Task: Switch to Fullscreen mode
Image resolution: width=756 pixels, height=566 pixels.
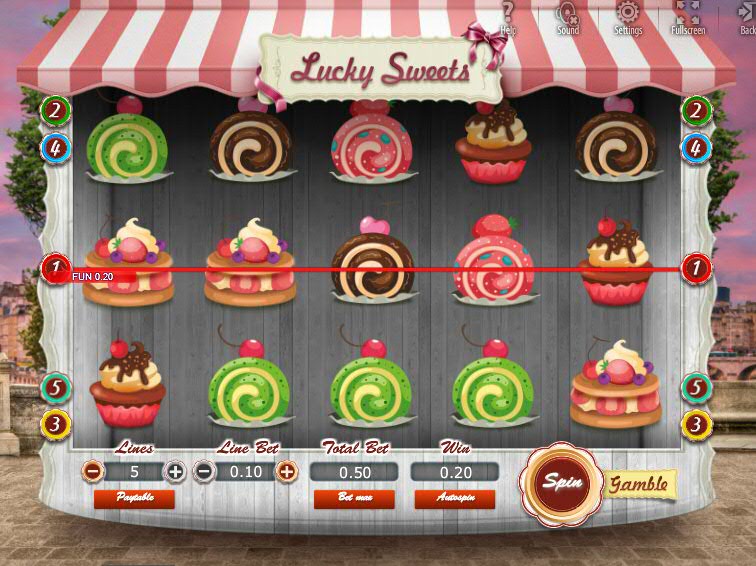Action: [688, 16]
